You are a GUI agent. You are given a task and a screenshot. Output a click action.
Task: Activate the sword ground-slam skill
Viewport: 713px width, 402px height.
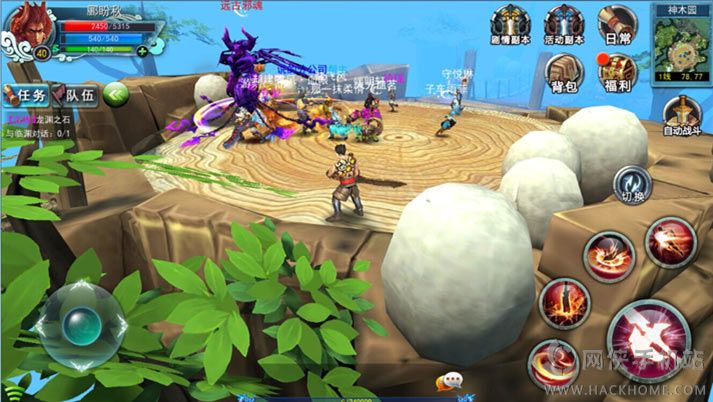pyautogui.click(x=564, y=303)
